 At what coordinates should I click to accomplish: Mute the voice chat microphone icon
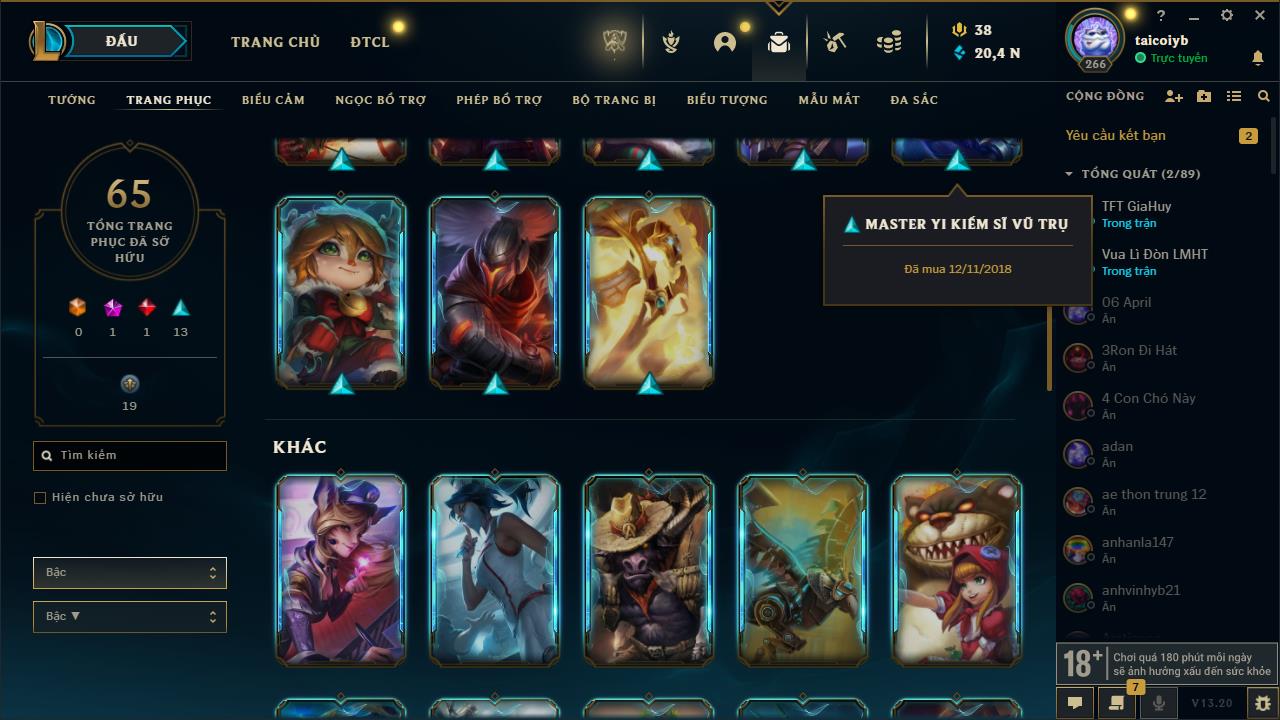[x=1157, y=703]
